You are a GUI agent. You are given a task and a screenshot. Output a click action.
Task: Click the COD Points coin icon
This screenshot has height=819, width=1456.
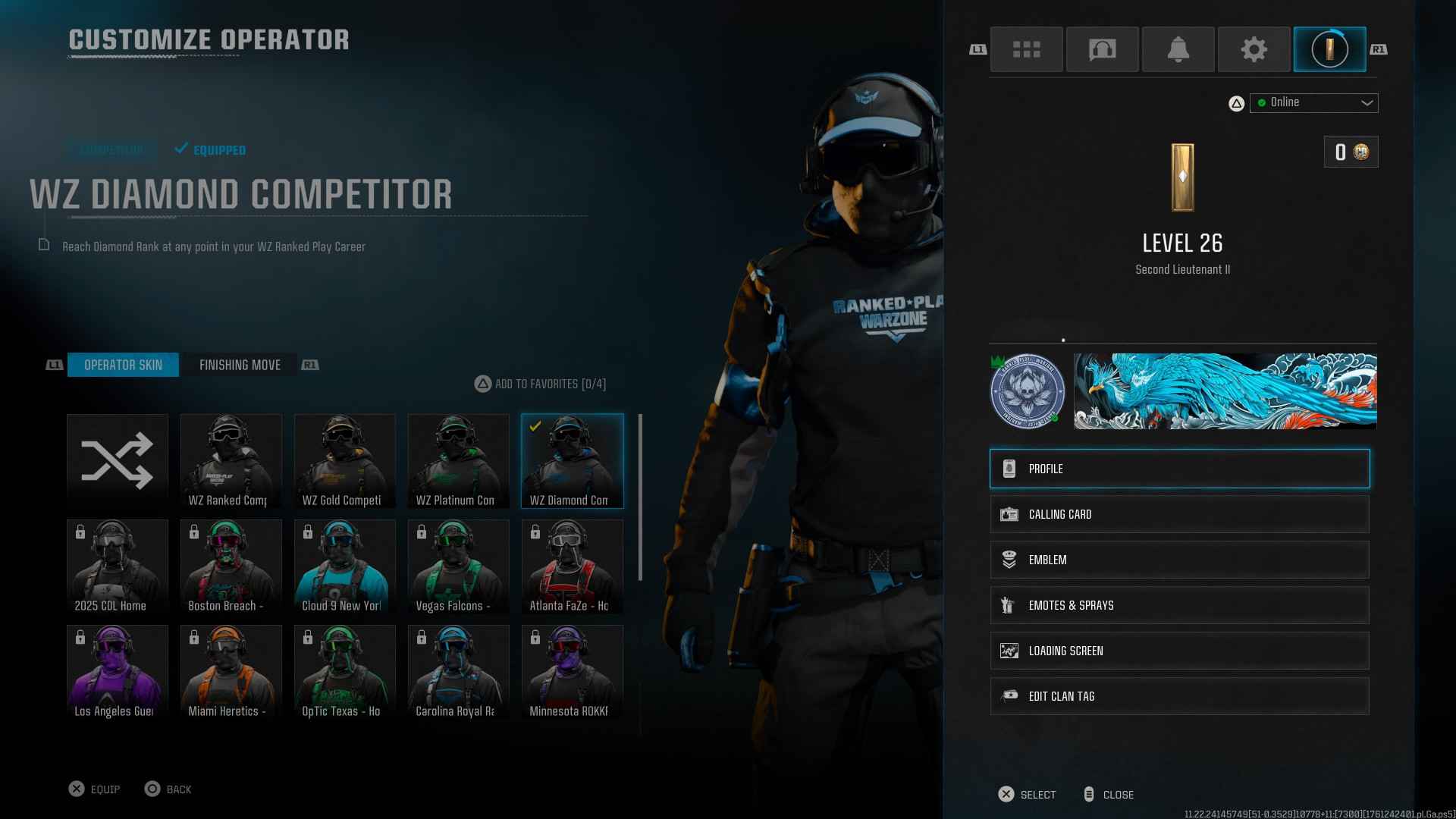click(1360, 152)
